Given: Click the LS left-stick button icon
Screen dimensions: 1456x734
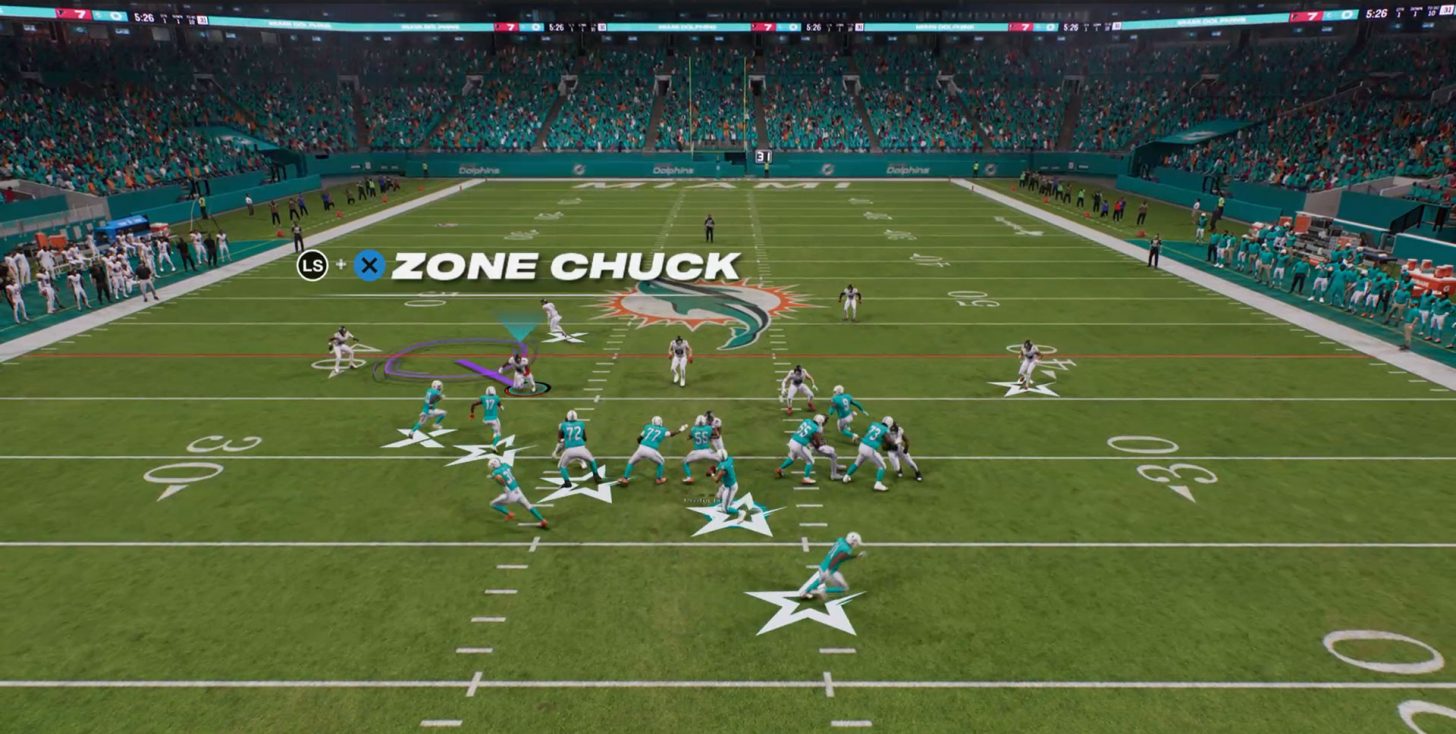Looking at the screenshot, I should coord(313,266).
